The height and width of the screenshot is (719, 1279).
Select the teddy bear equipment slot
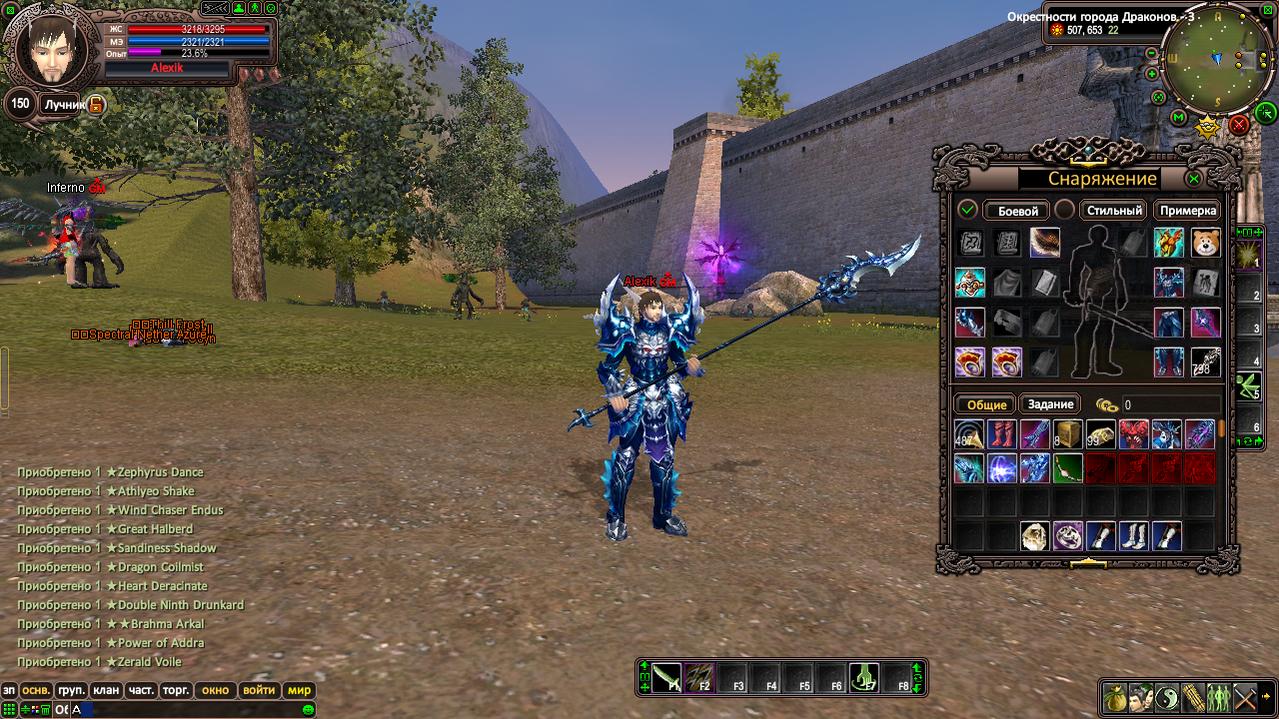coord(1205,242)
